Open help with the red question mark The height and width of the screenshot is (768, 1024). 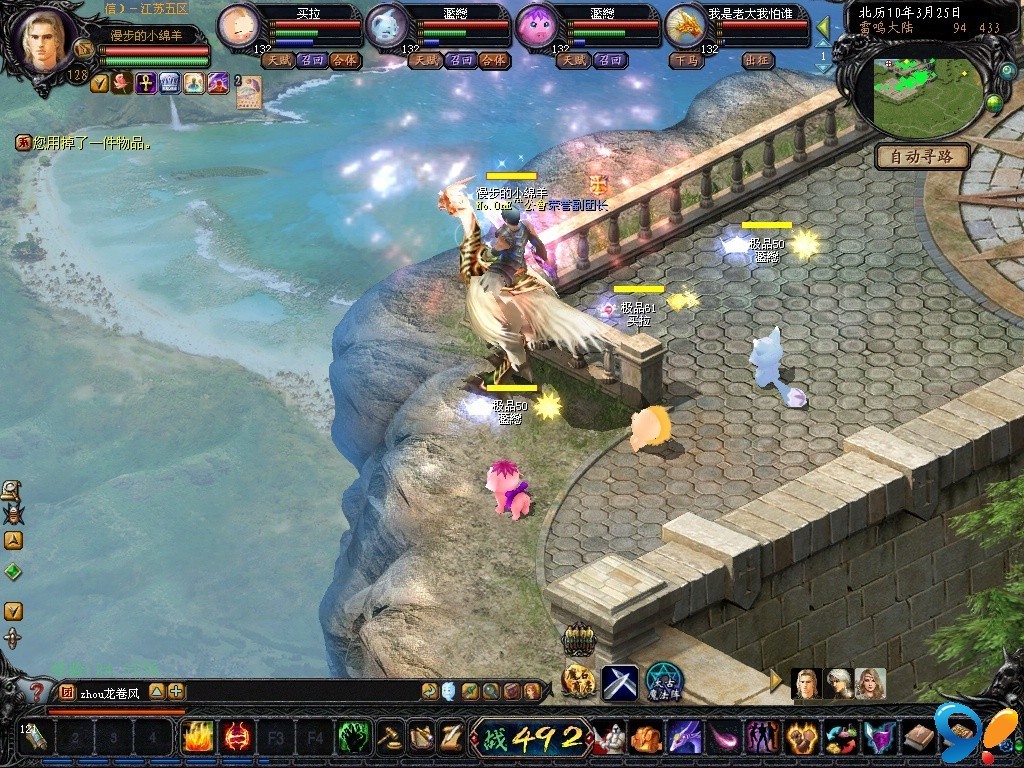tap(38, 691)
